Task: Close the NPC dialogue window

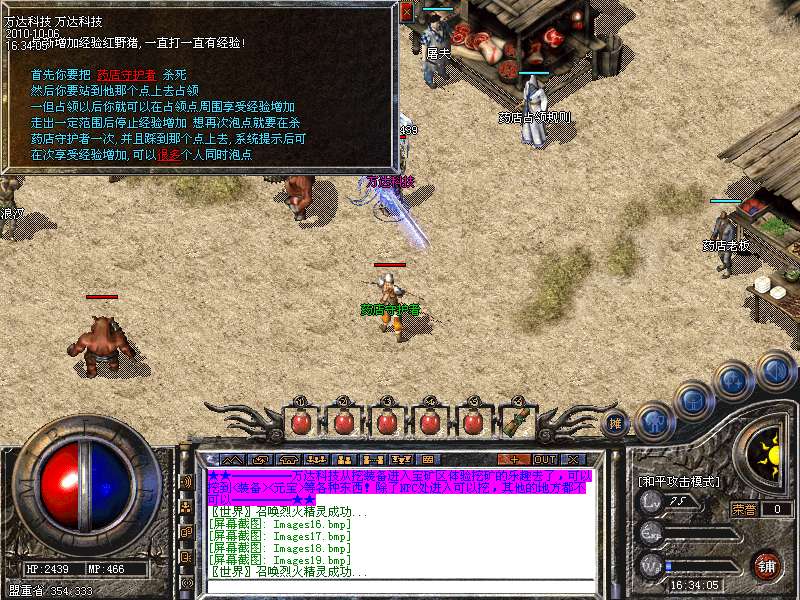Action: click(x=406, y=12)
